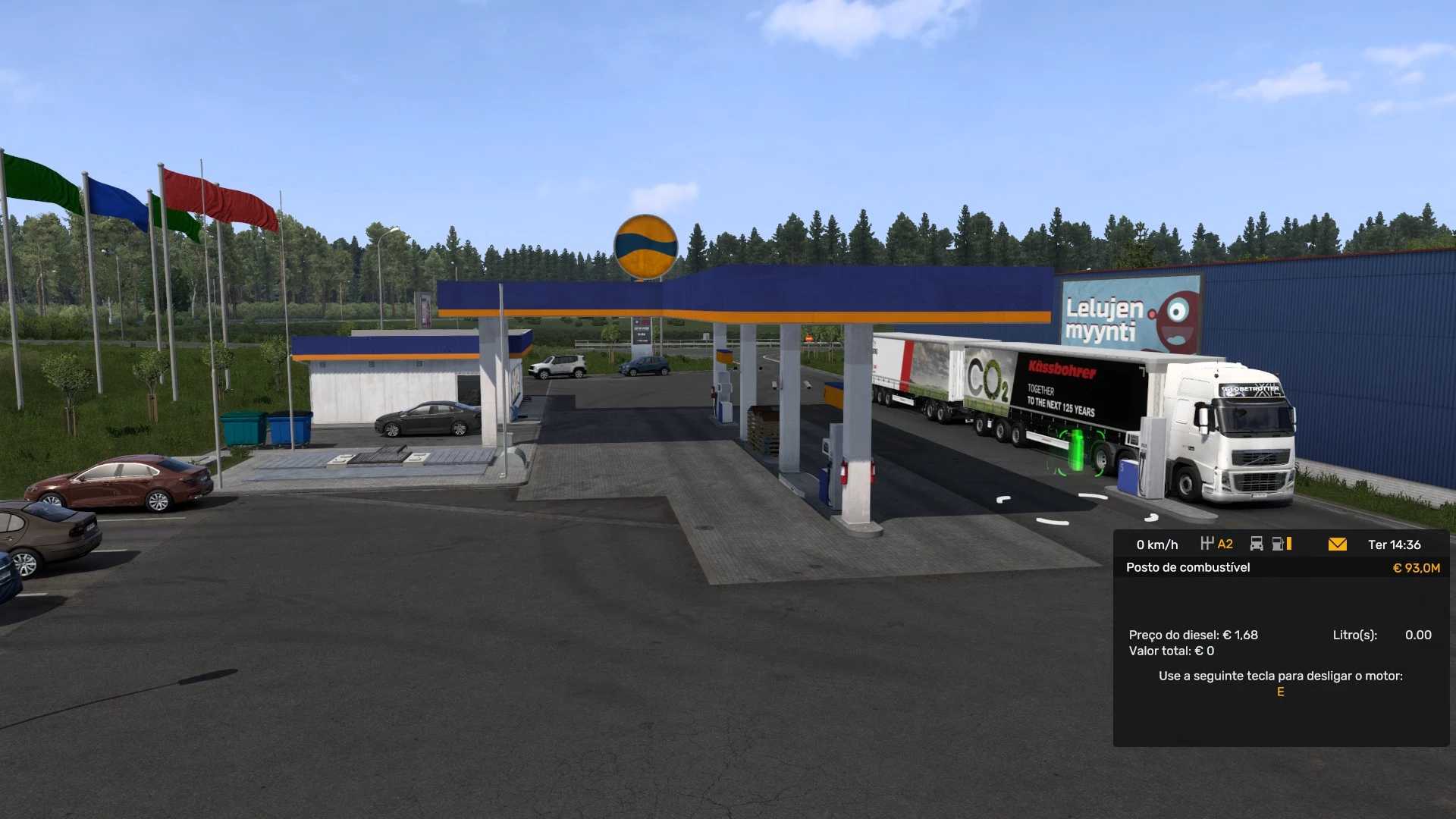Click the Ter 14:36 clock display
Screen dimensions: 1456x819
click(x=1395, y=544)
